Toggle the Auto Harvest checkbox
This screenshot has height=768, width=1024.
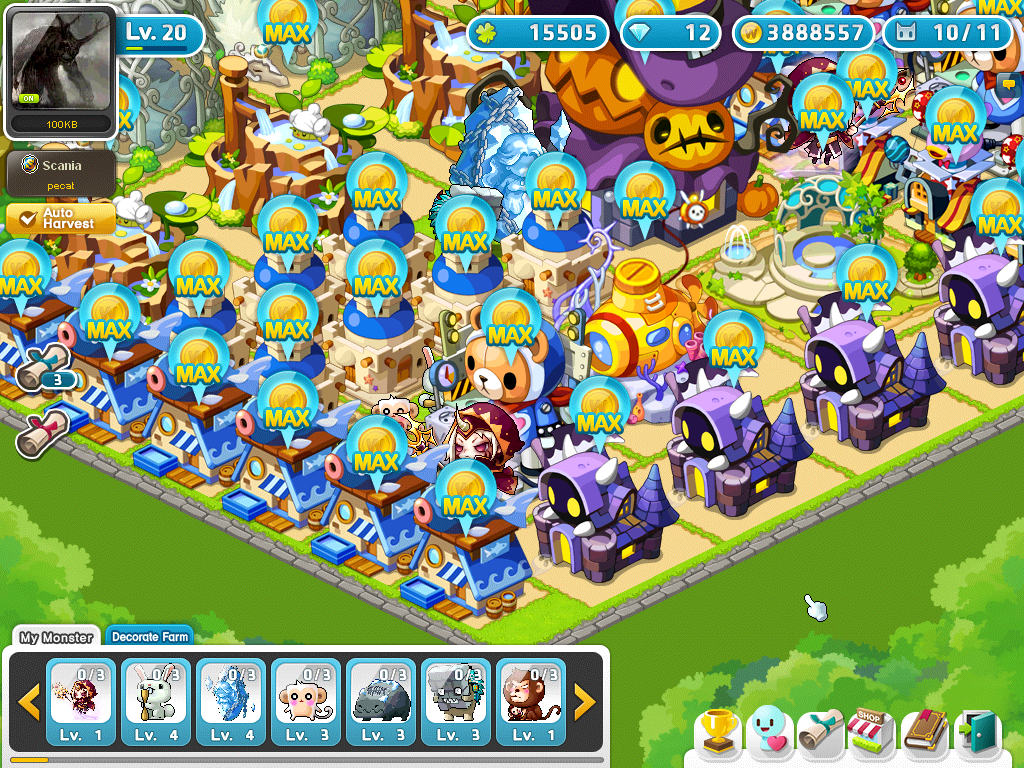[22, 219]
